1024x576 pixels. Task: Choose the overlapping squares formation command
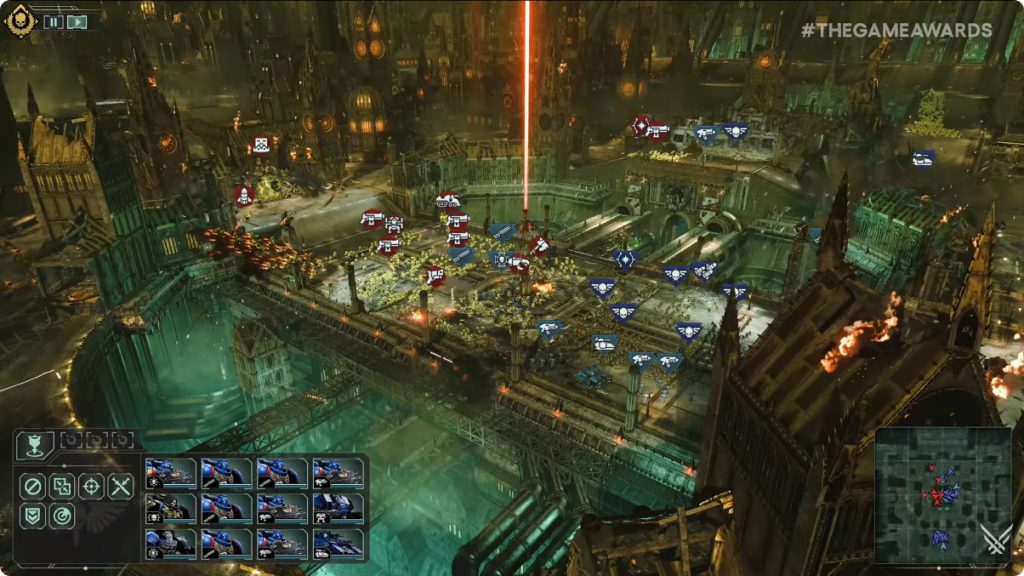pos(62,487)
